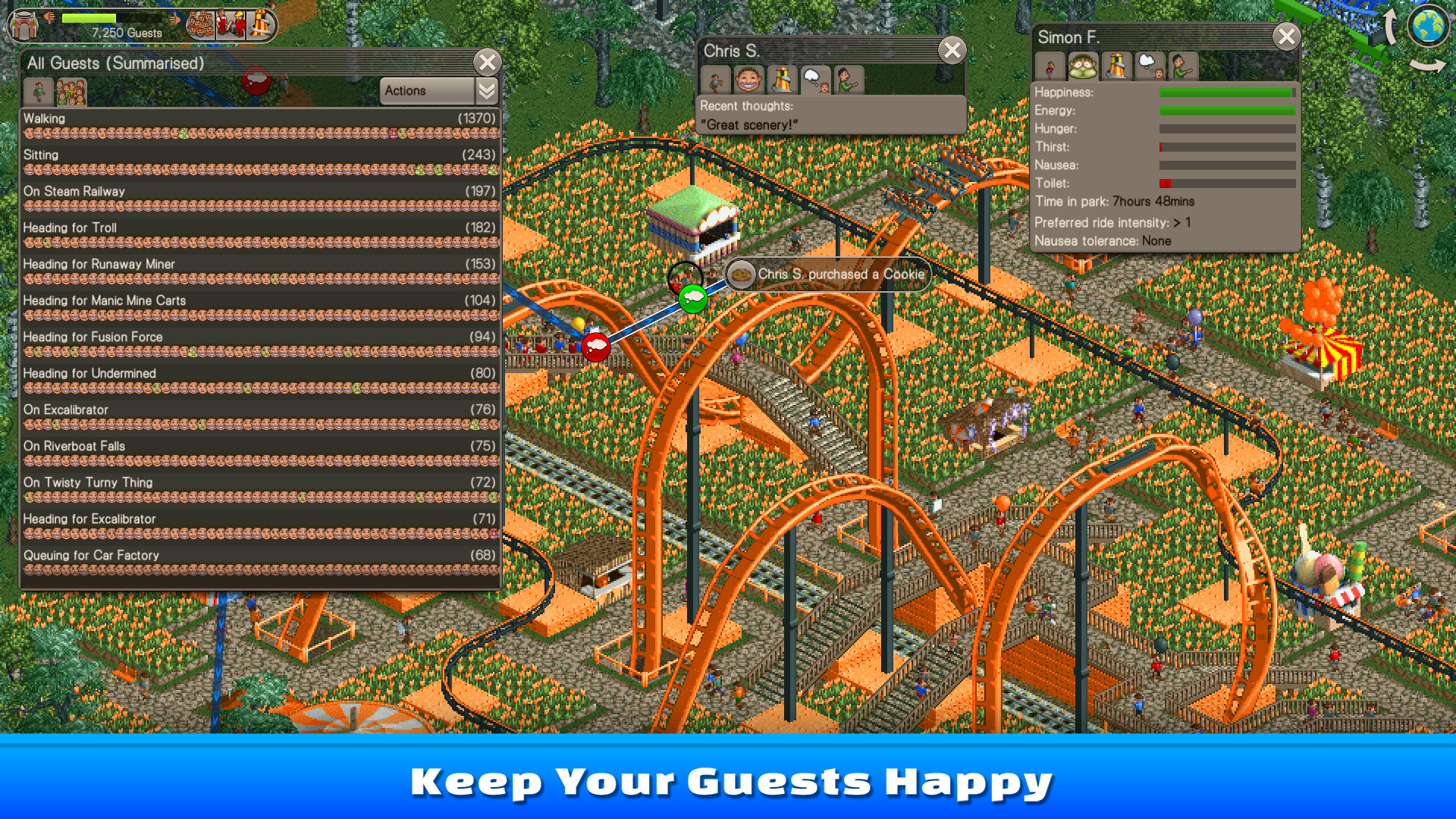Screen dimensions: 1456x819
Task: Click the double chevron beside Actions
Action: [485, 90]
